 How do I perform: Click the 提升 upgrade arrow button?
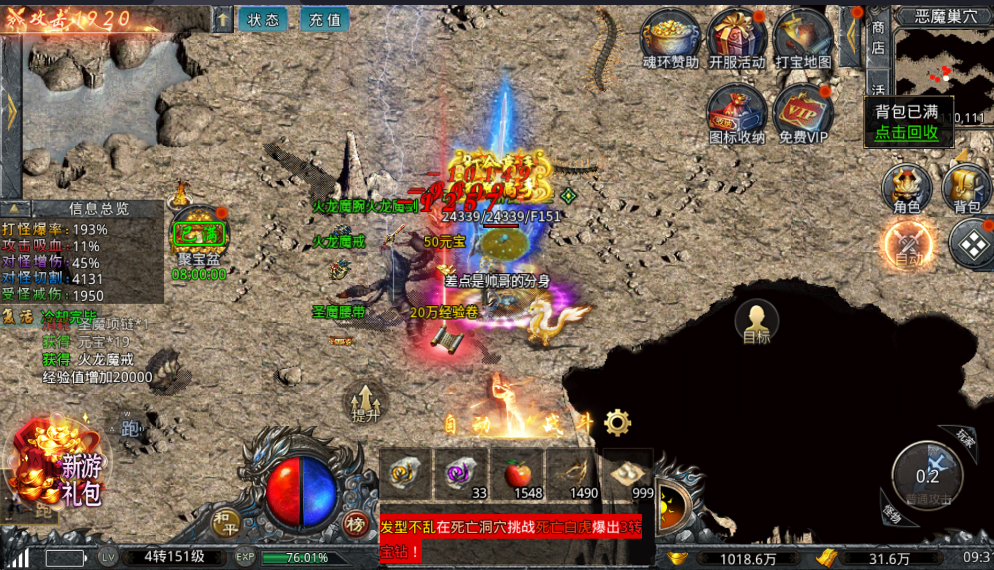[366, 400]
